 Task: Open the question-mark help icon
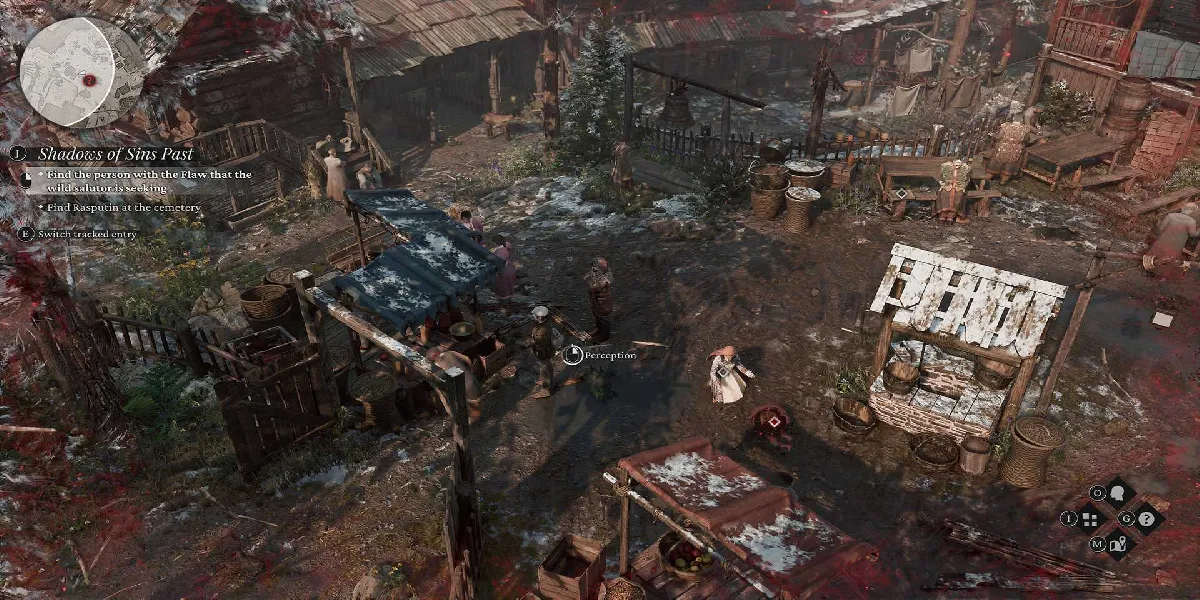1146,518
